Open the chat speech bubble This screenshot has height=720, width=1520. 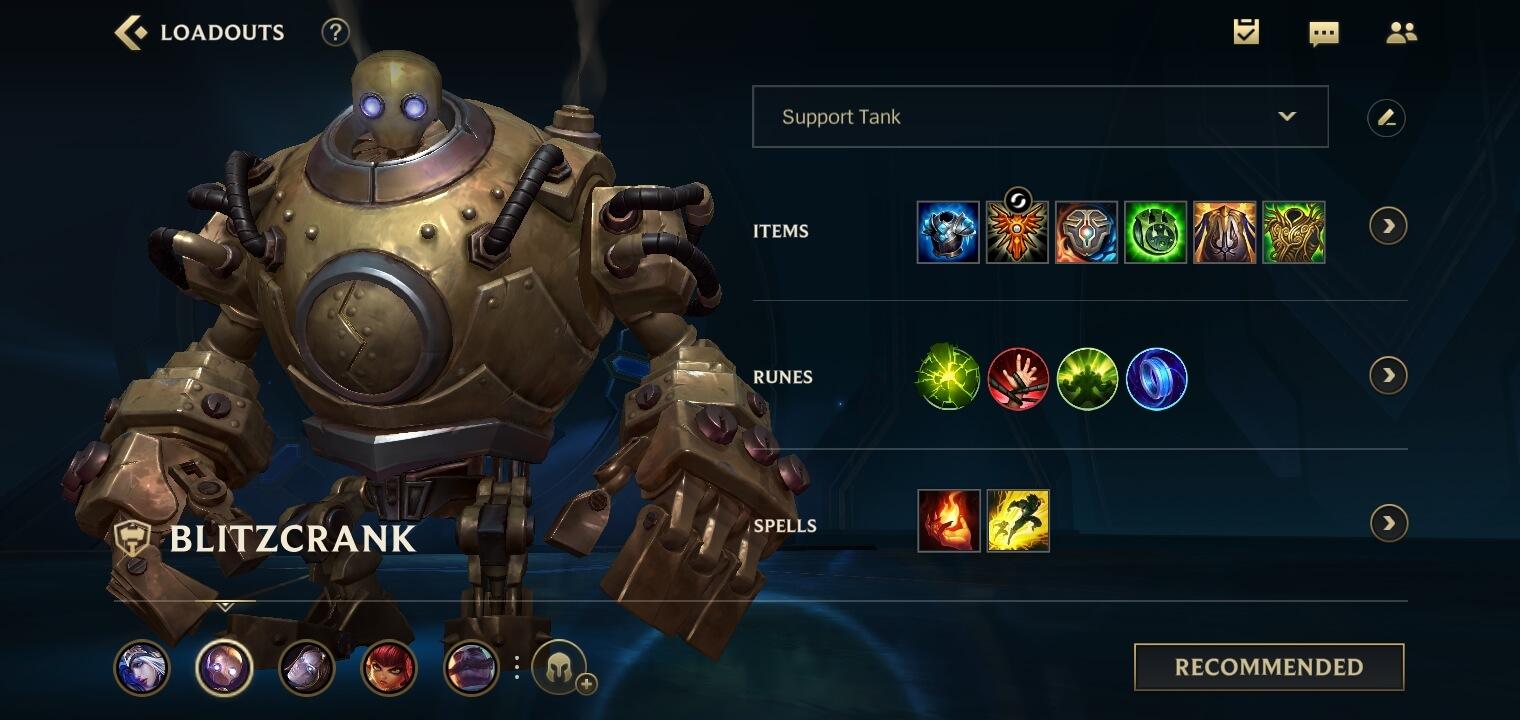1323,33
